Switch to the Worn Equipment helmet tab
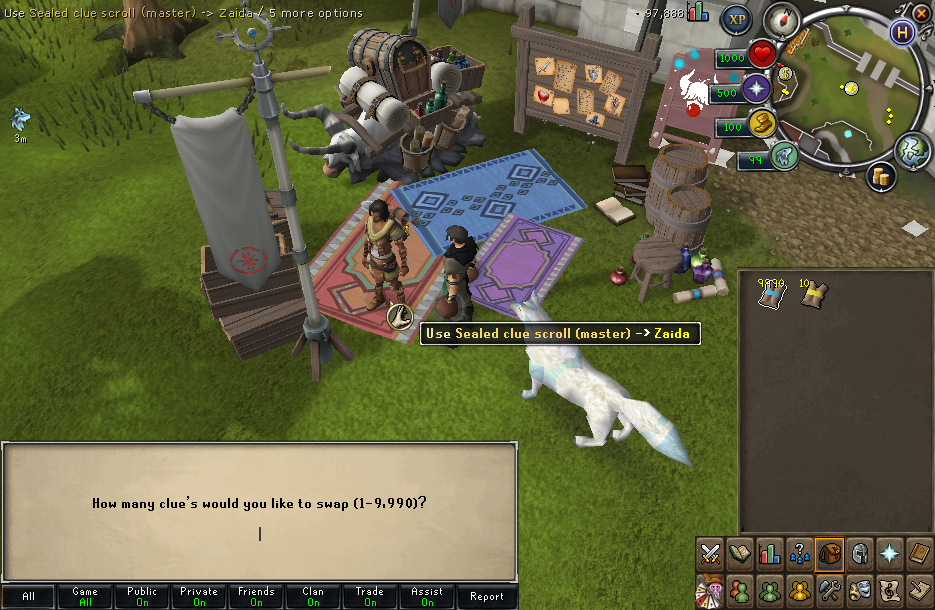 point(859,552)
